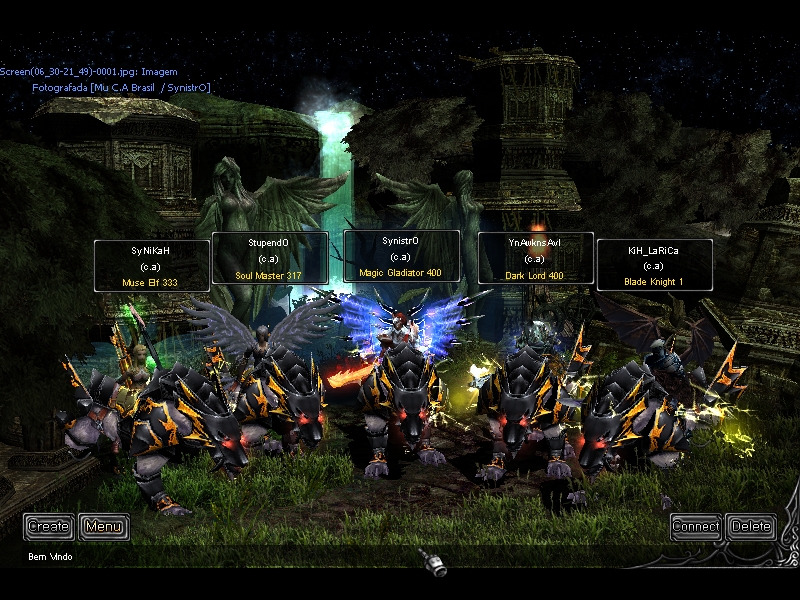Connect with the selected character
Screen dimensions: 800x600
pyautogui.click(x=696, y=526)
